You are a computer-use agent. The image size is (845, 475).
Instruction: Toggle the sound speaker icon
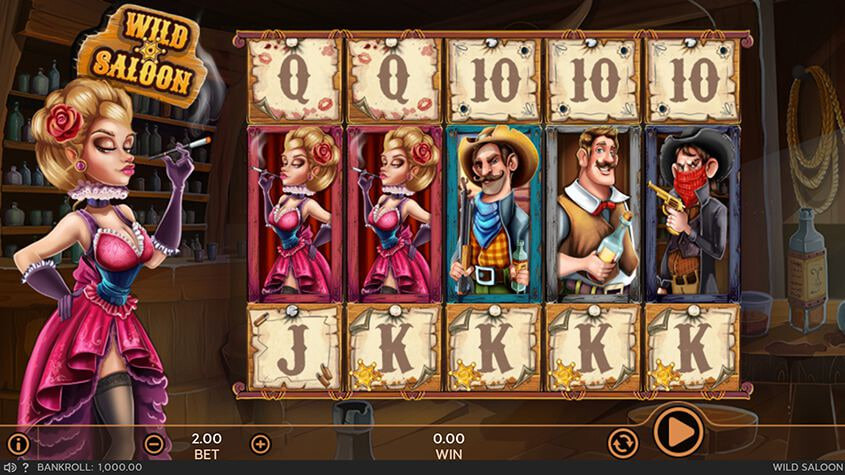coord(9,467)
